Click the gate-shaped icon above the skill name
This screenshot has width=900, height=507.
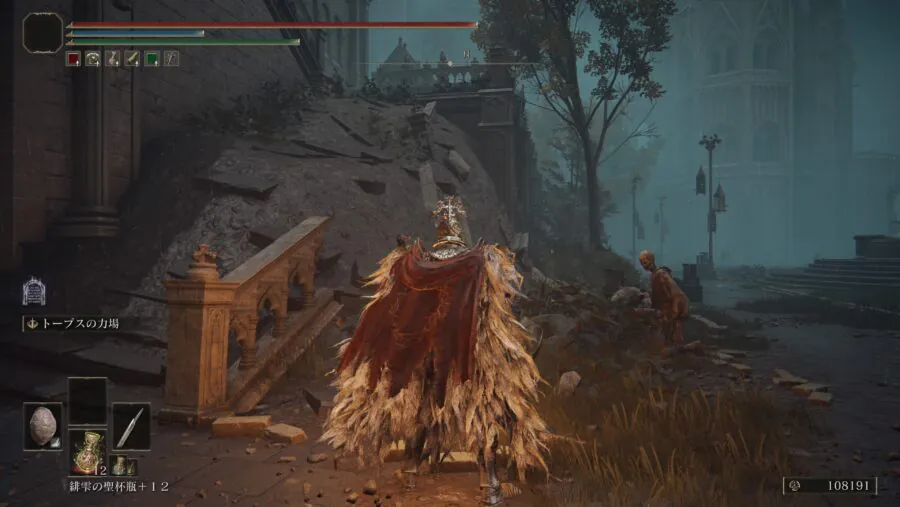(34, 292)
